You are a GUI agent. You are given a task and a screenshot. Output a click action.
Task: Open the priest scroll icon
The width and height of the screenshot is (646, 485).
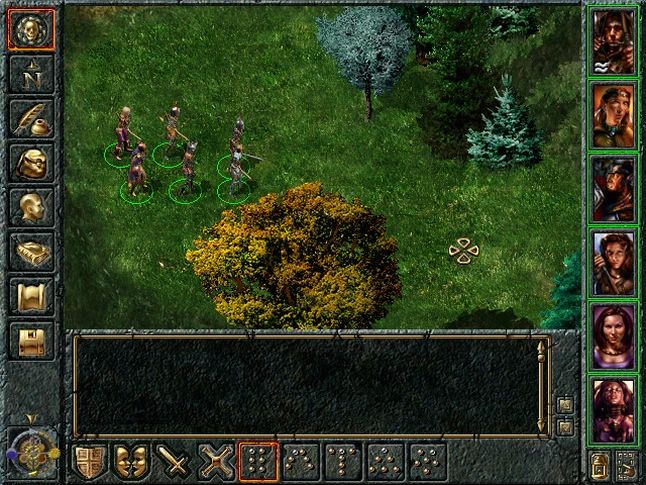(x=30, y=296)
